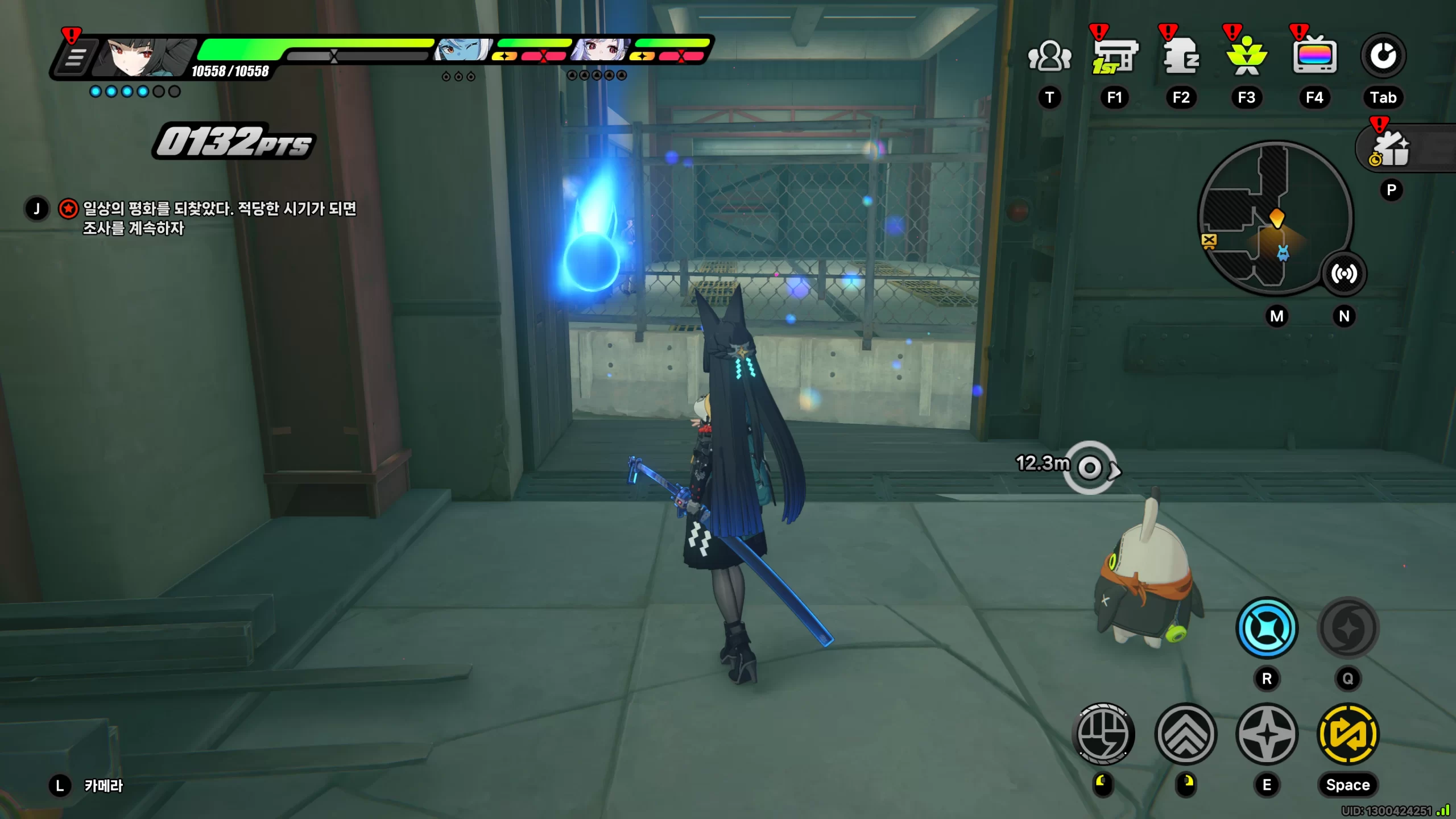Switch to the white-haired teammate portrait
This screenshot has height=819, width=1456.
pos(601,50)
